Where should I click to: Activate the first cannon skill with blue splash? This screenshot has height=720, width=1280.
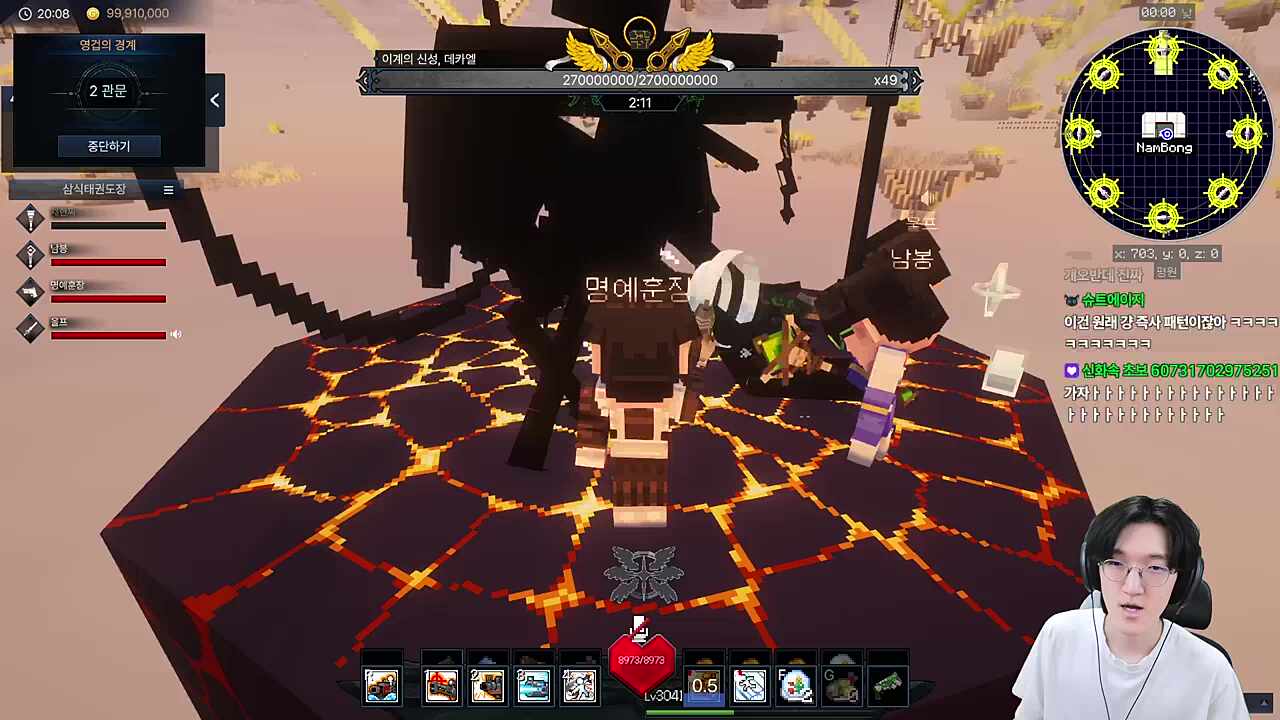[381, 685]
